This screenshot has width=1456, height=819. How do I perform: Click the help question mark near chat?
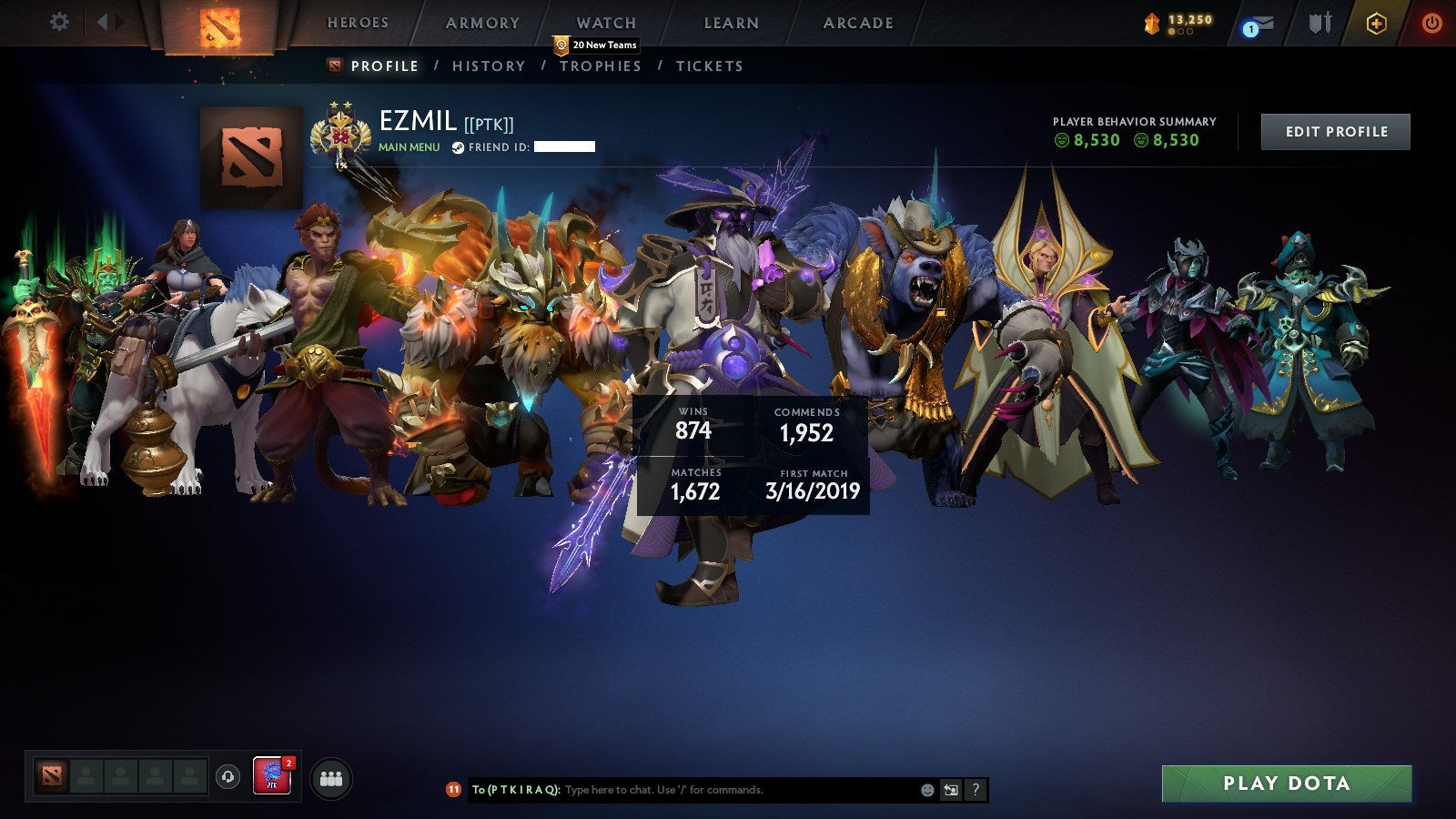pos(976,790)
